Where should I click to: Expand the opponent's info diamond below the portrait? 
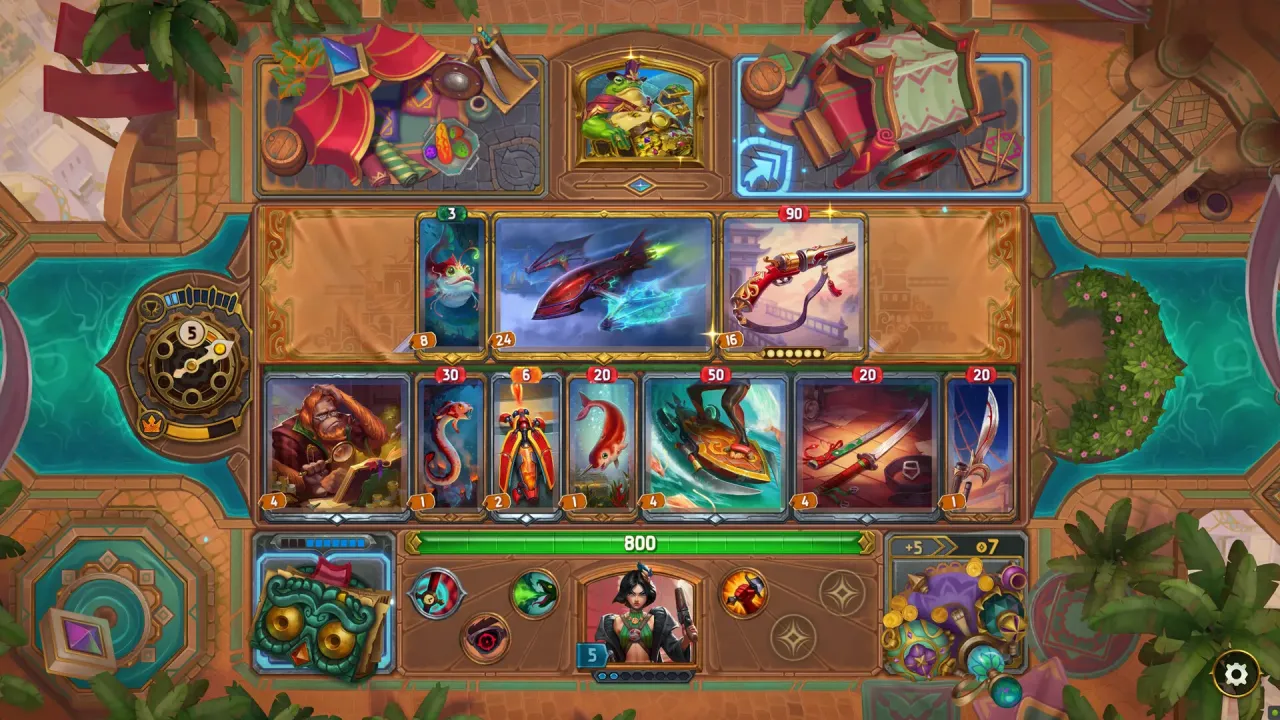[x=639, y=183]
